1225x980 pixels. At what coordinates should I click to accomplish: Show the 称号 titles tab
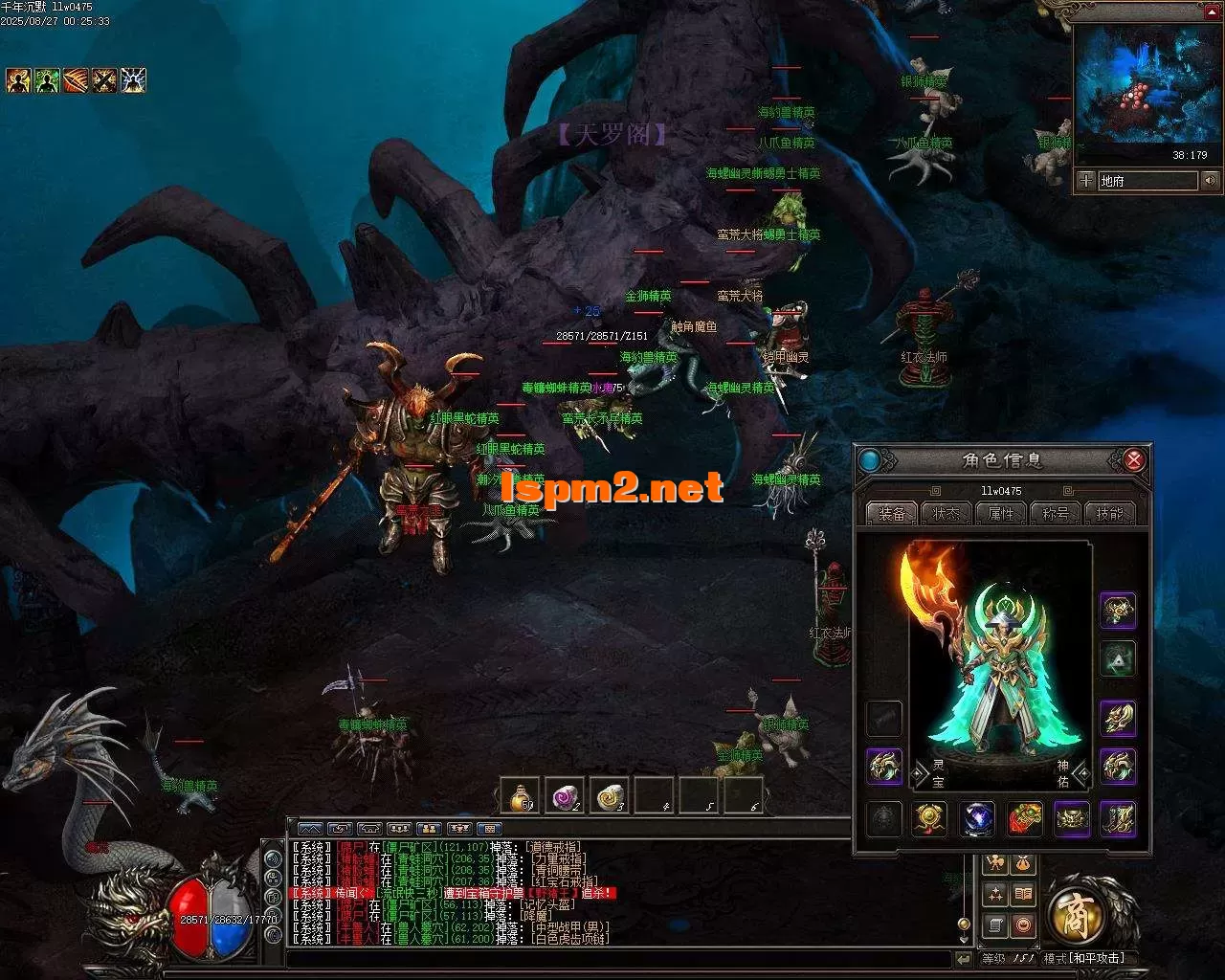point(1056,514)
